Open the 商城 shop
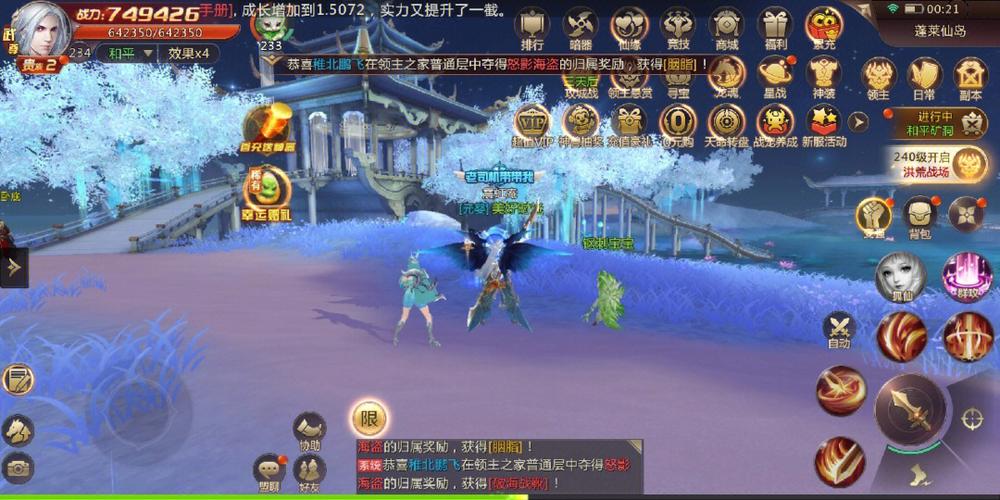The image size is (1000, 500). (726, 27)
